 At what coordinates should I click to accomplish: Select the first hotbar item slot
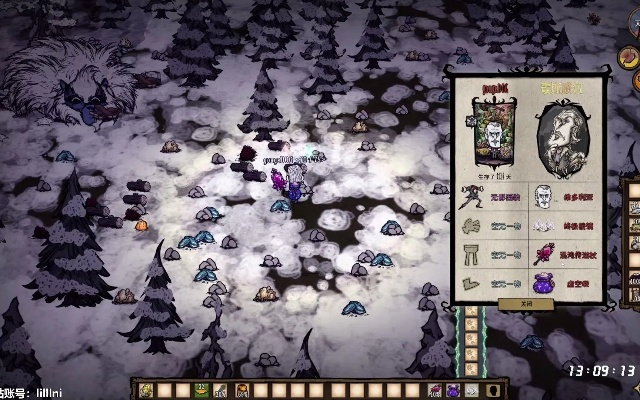(x=146, y=390)
